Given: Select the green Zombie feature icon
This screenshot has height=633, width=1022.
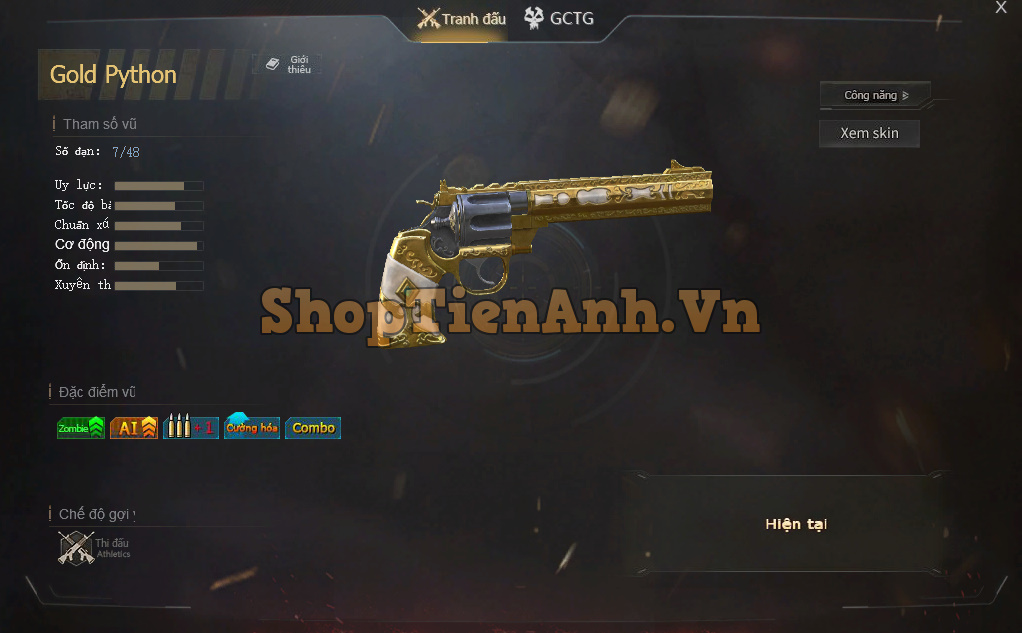Looking at the screenshot, I should click(81, 428).
